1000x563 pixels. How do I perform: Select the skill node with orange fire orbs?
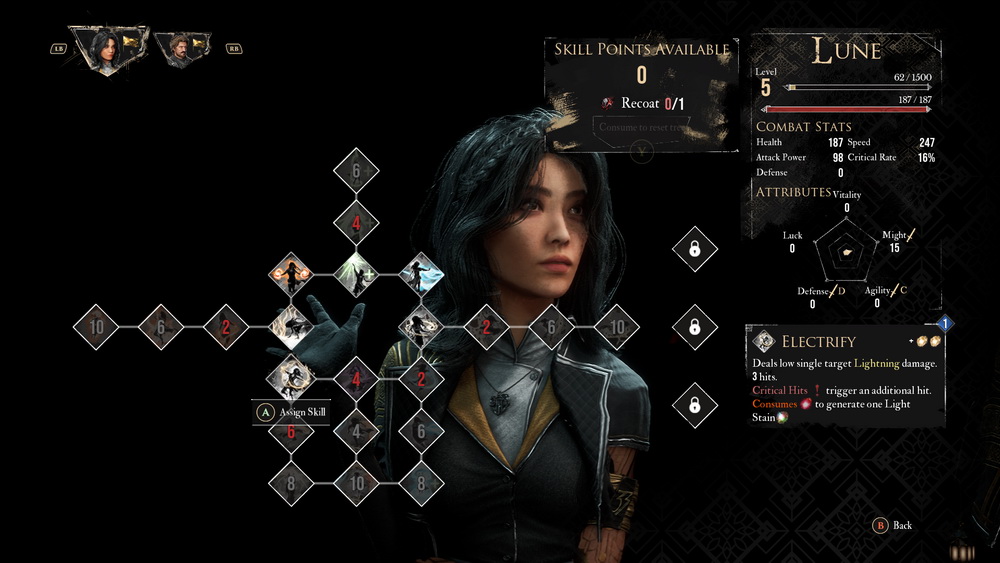point(291,273)
